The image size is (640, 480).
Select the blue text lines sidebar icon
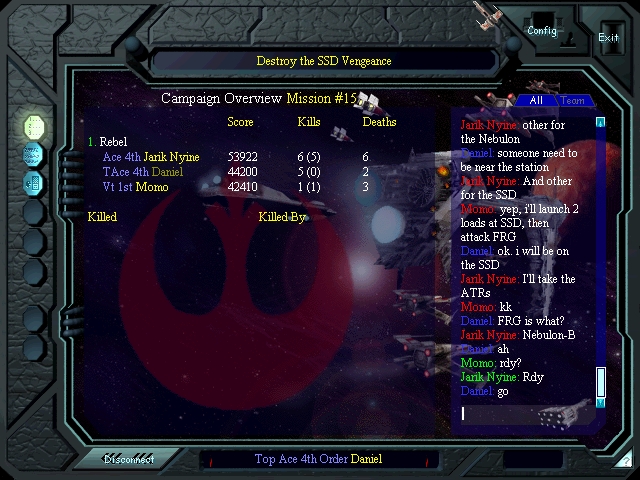pyautogui.click(x=34, y=154)
